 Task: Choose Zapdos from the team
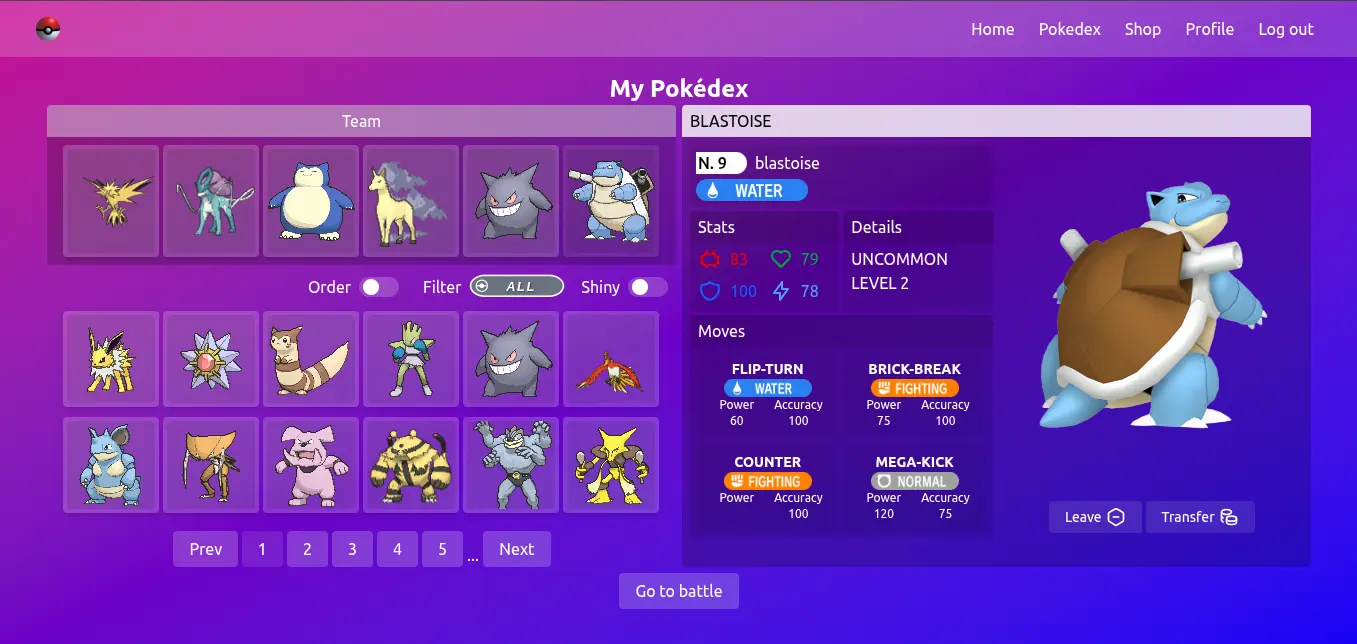coord(111,201)
